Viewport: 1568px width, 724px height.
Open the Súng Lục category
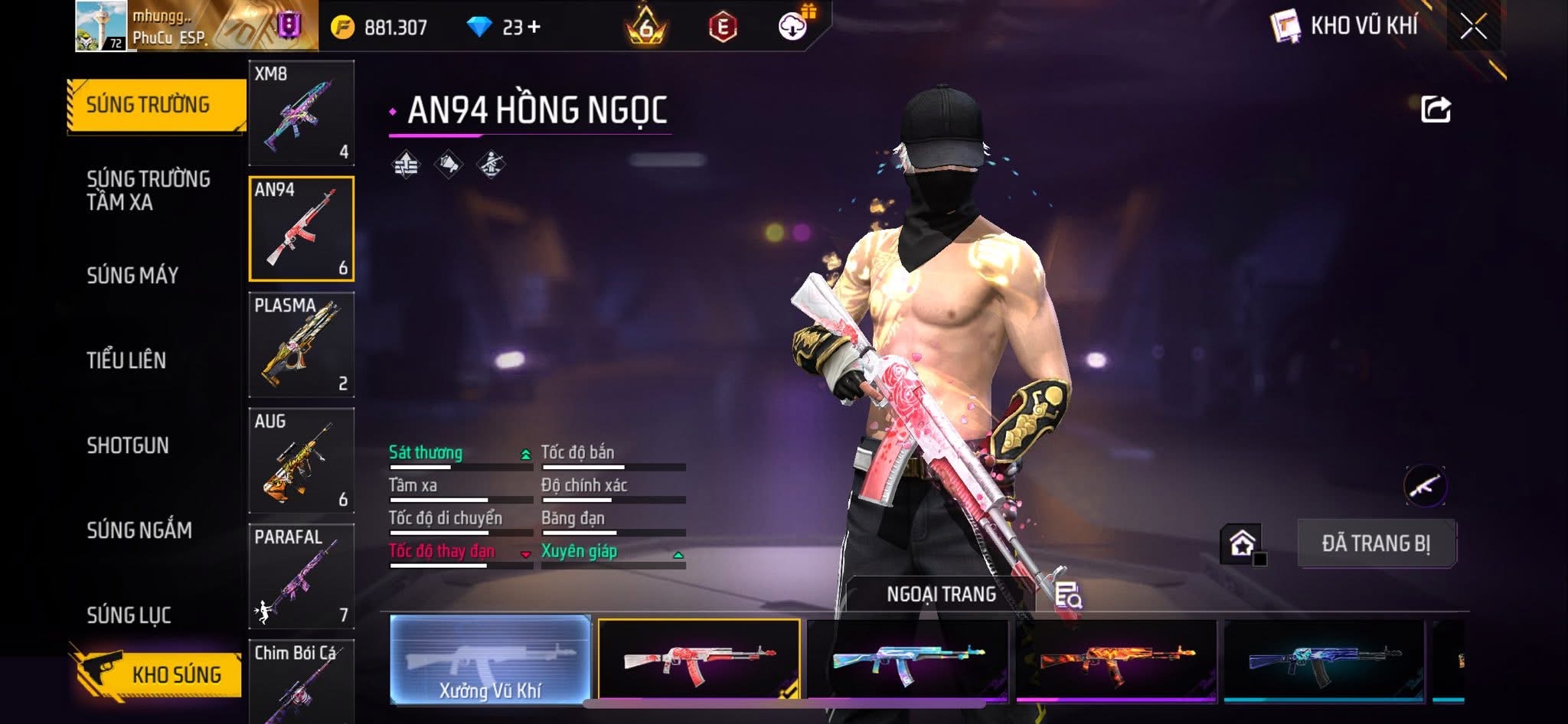[129, 615]
